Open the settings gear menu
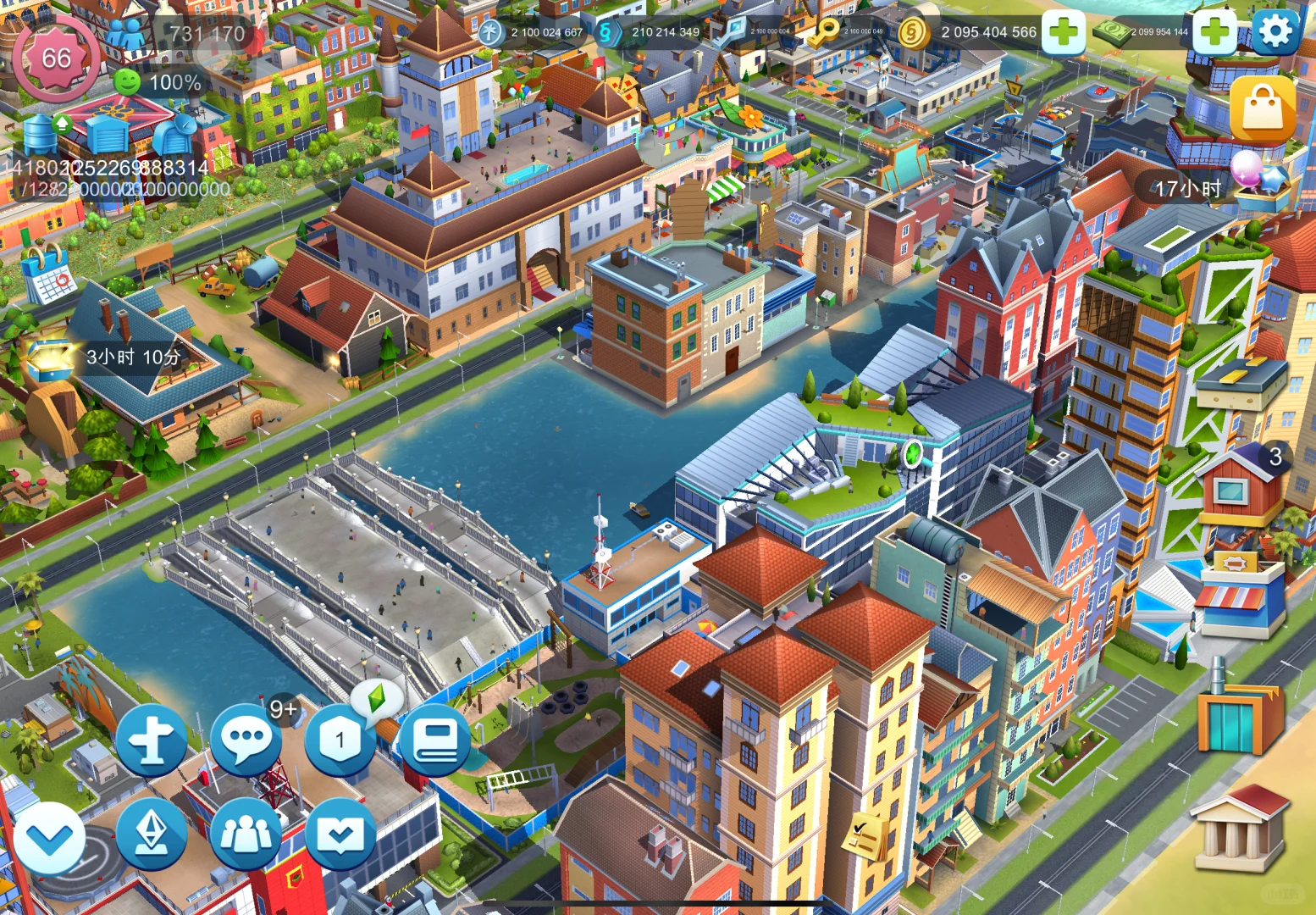 point(1275,32)
